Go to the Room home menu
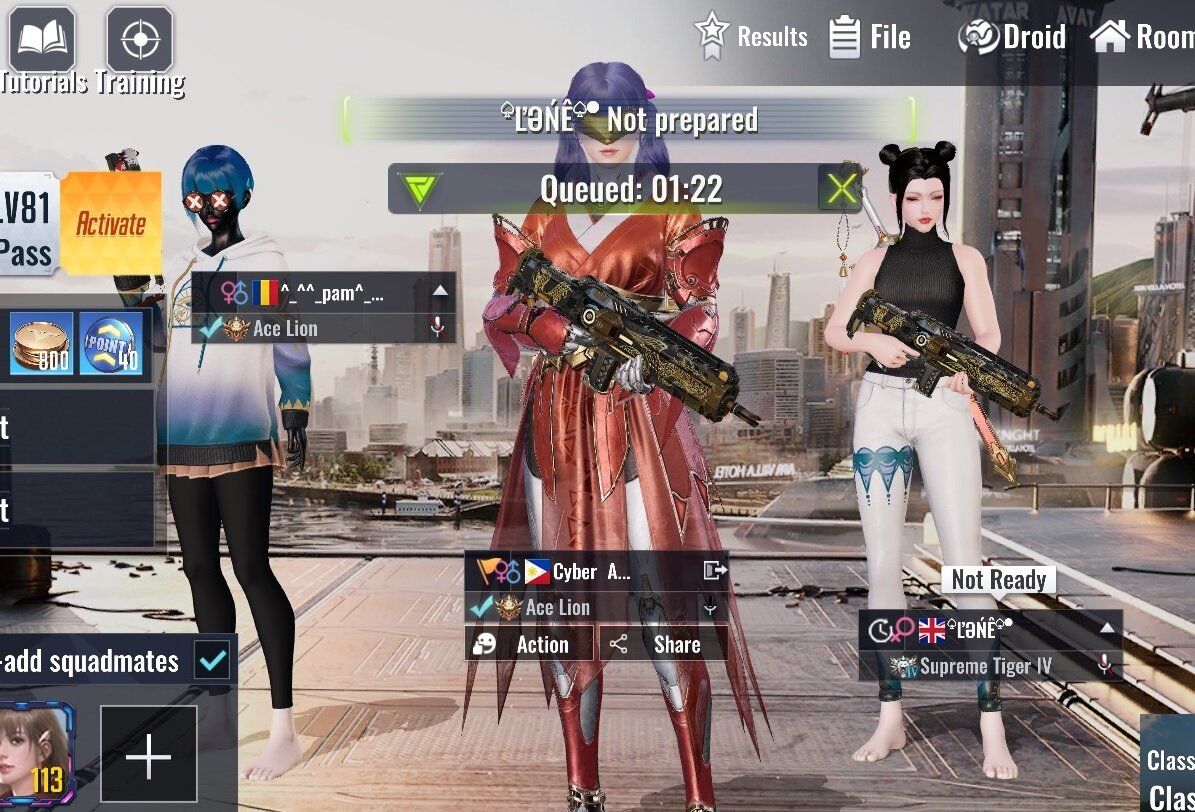The height and width of the screenshot is (812, 1195). pos(1141,38)
